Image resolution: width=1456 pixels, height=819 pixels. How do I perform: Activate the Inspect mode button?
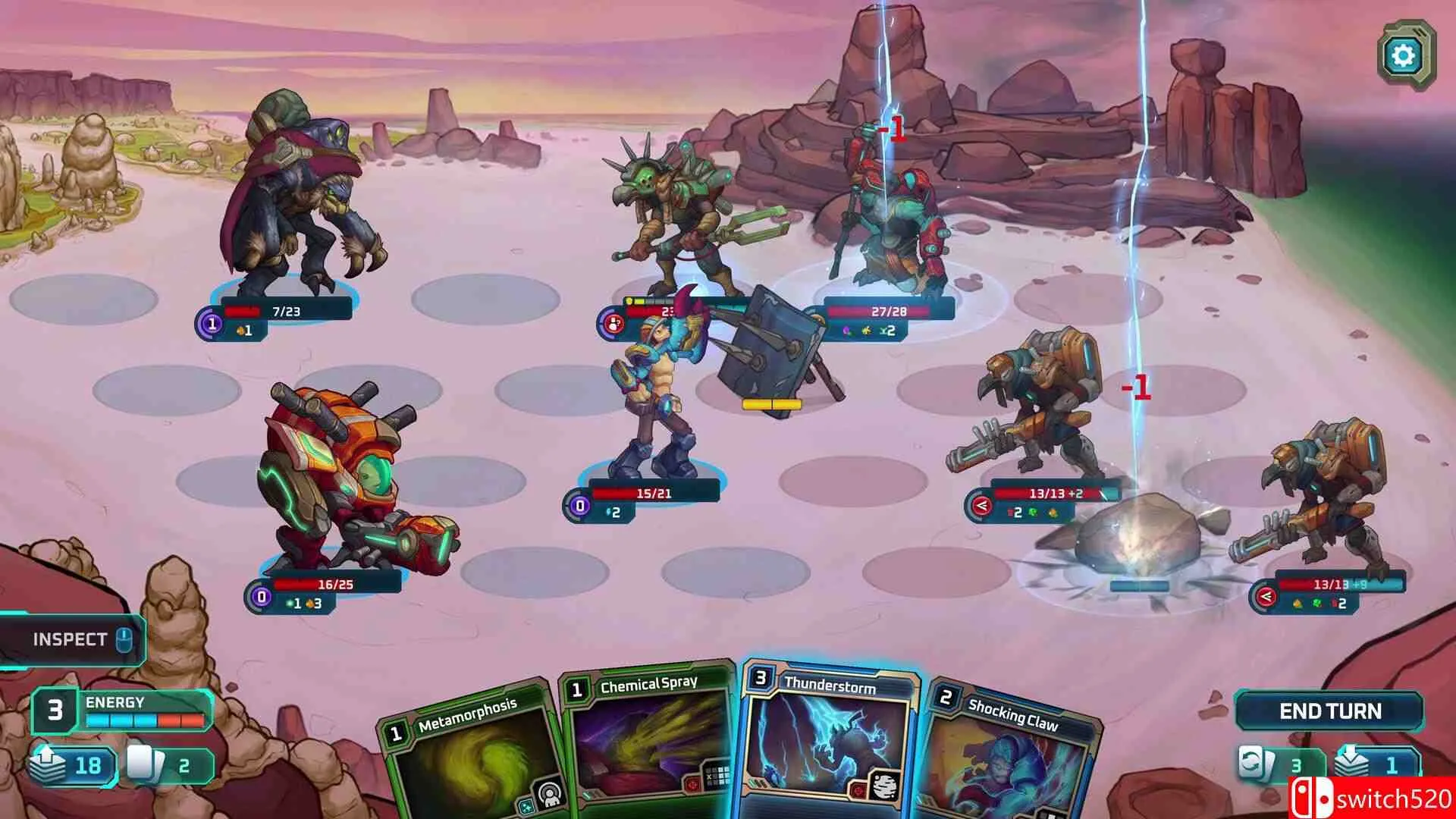pyautogui.click(x=71, y=639)
